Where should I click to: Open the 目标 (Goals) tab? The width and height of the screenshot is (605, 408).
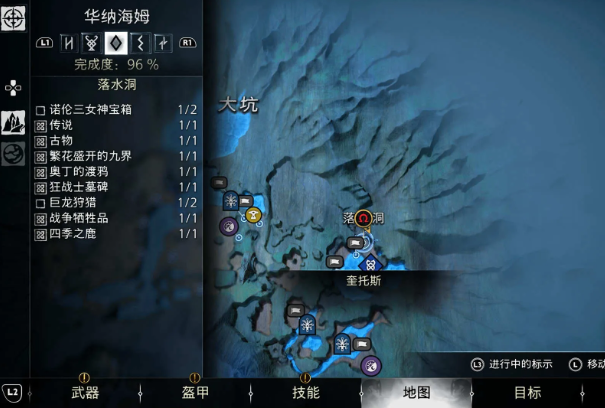(527, 393)
